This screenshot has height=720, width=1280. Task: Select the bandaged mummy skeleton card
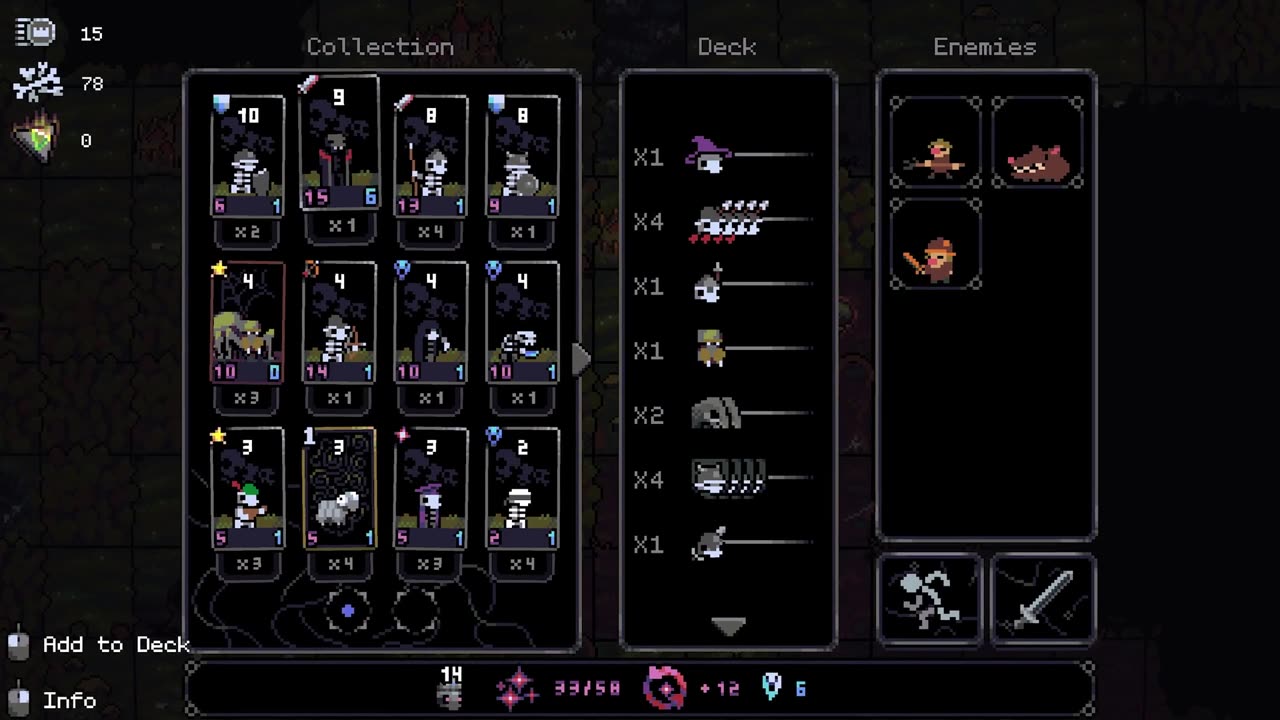coord(522,490)
